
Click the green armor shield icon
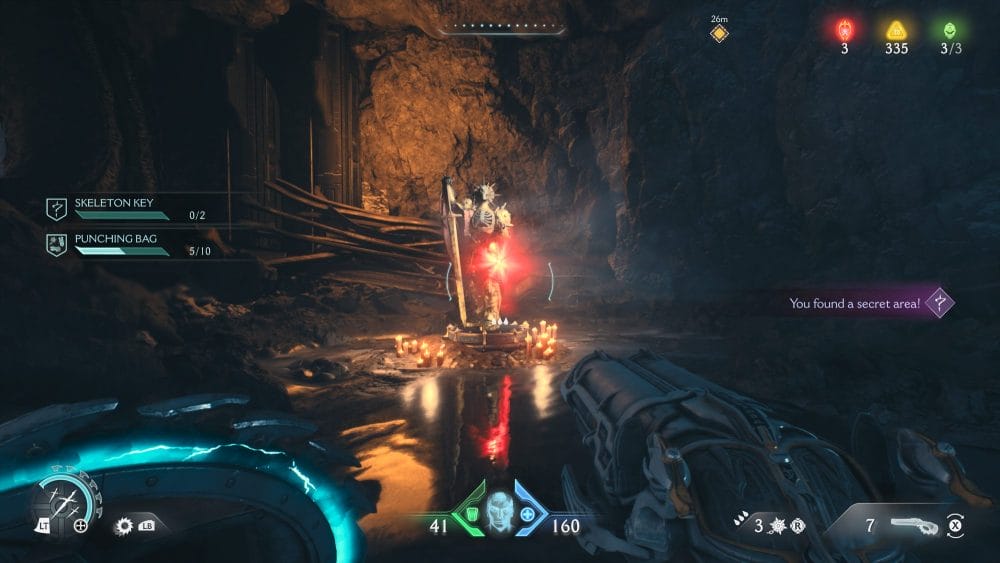tap(468, 516)
